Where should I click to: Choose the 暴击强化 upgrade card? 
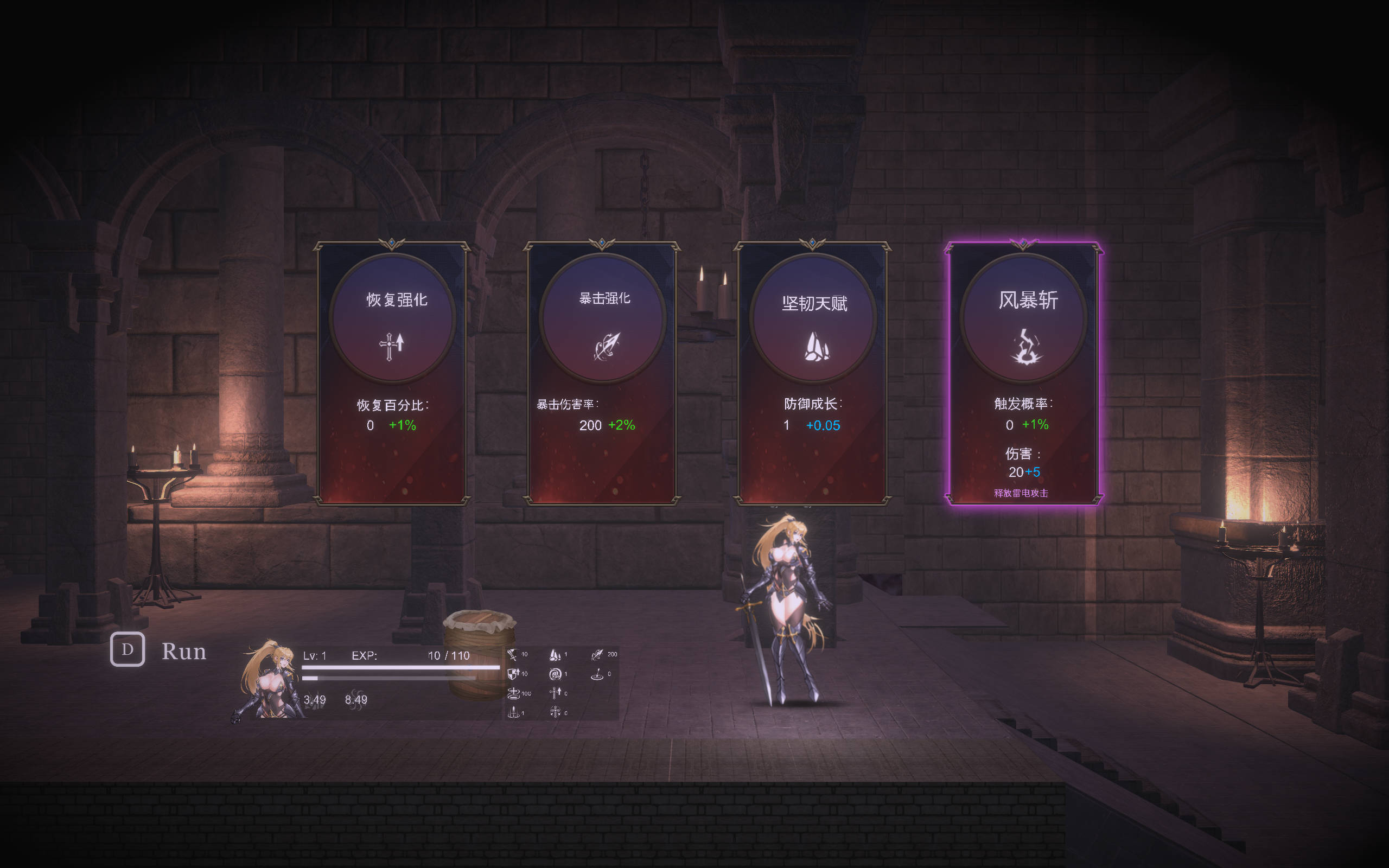coord(602,373)
